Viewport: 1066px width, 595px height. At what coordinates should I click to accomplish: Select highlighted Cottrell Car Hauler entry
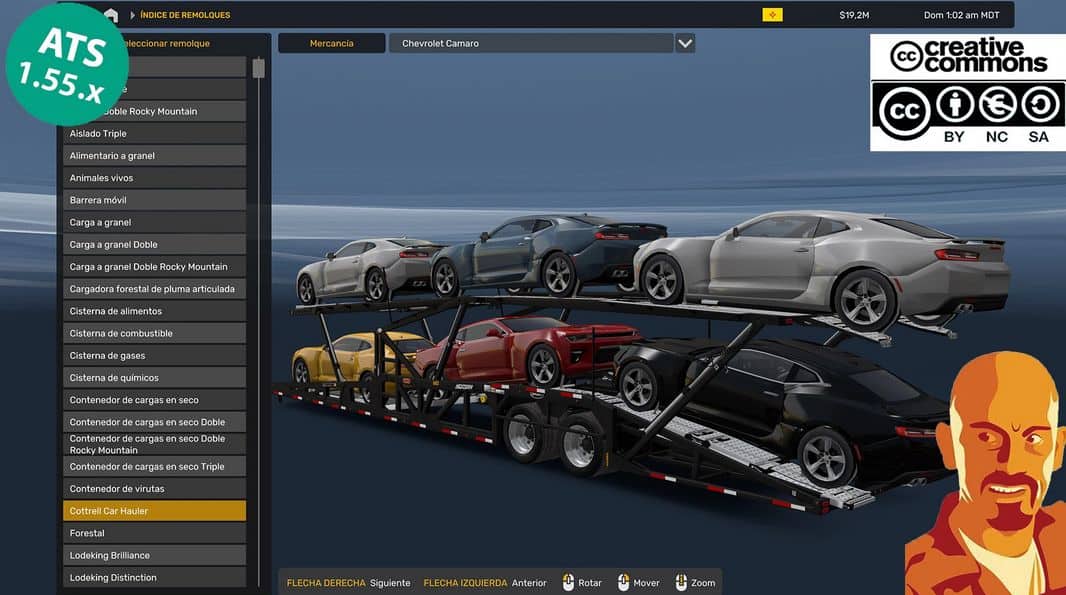coord(154,511)
